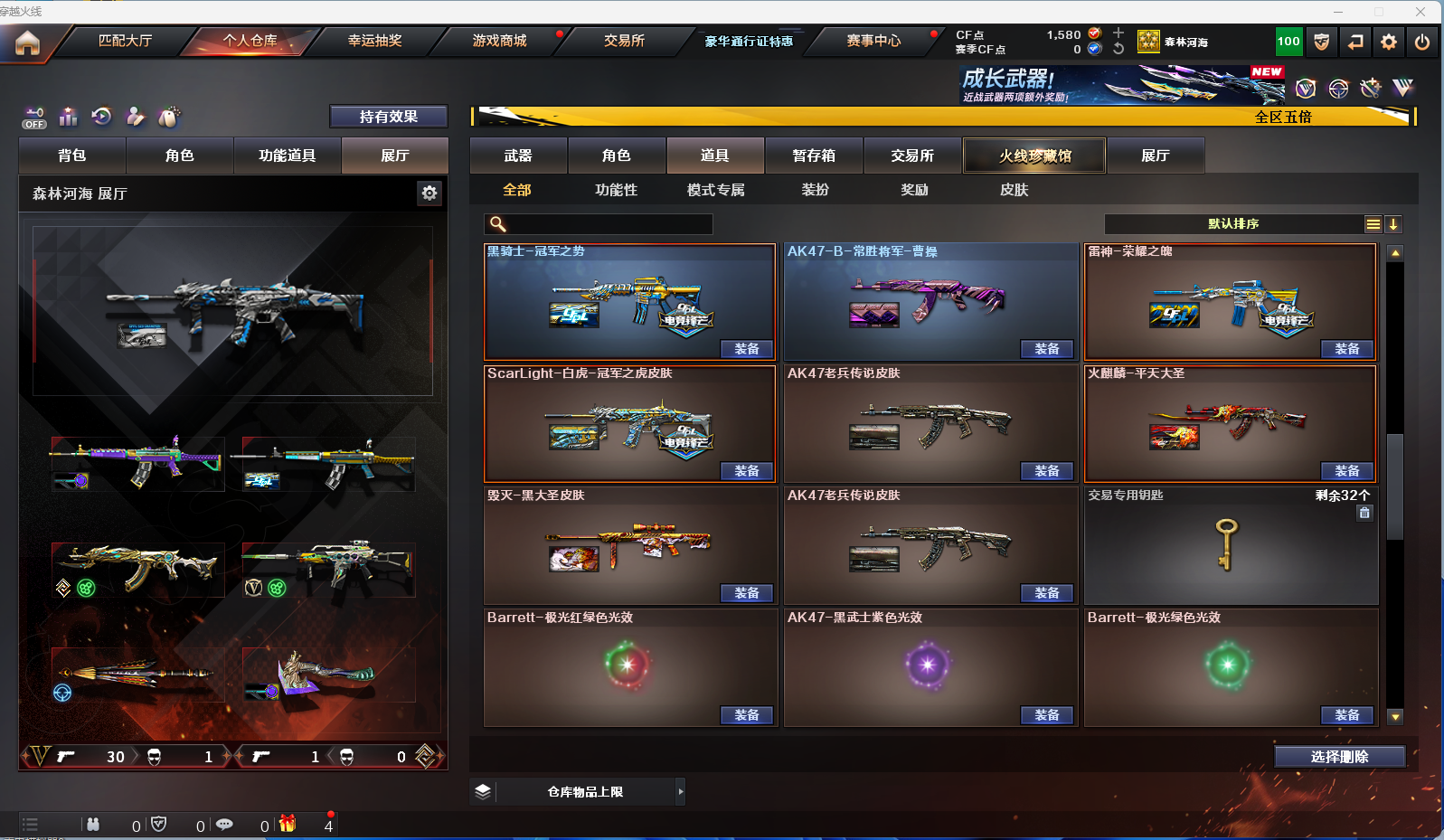Open the 匹配大厅 matchmaking menu

125,41
